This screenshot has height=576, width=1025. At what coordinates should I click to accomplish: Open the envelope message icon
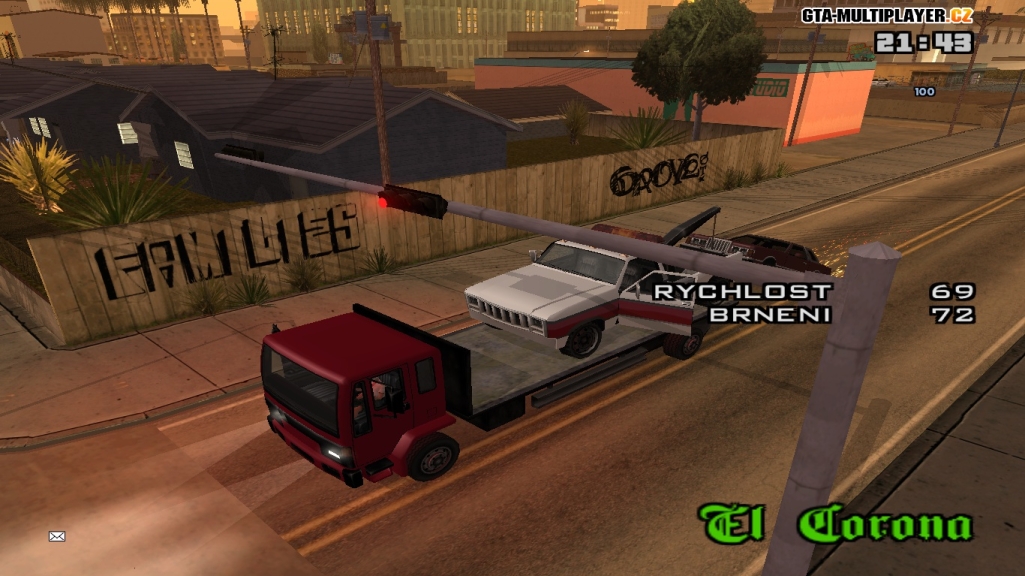click(57, 537)
